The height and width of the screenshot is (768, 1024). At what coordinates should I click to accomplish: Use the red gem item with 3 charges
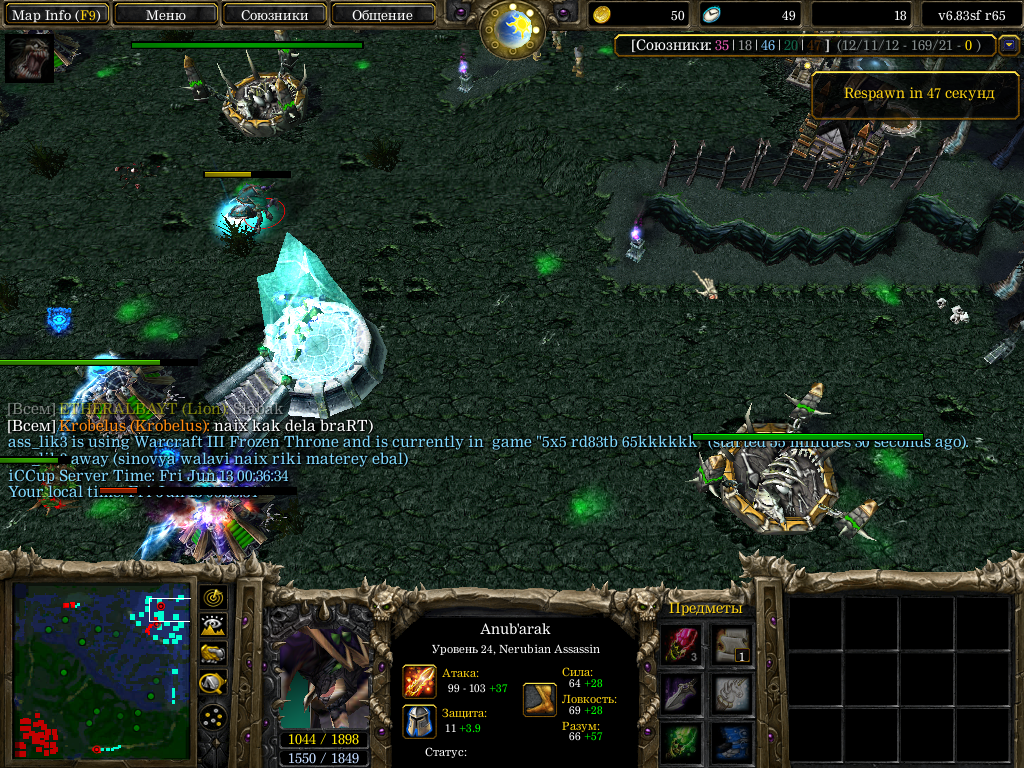(x=682, y=645)
